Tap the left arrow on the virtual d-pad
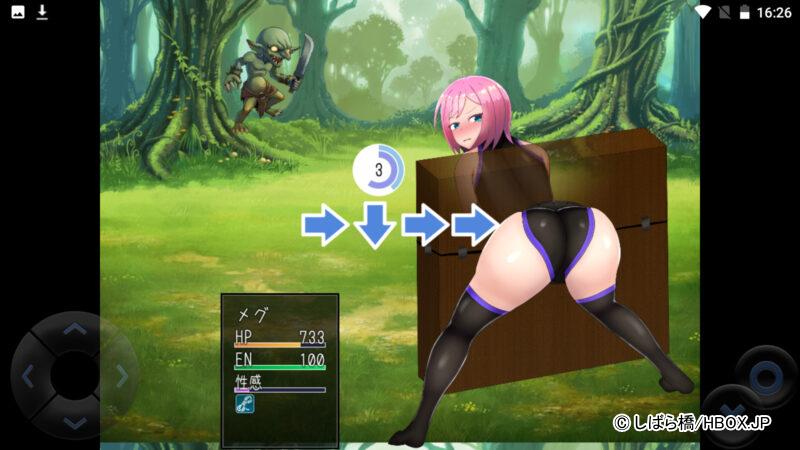The height and width of the screenshot is (450, 800). click(28, 376)
